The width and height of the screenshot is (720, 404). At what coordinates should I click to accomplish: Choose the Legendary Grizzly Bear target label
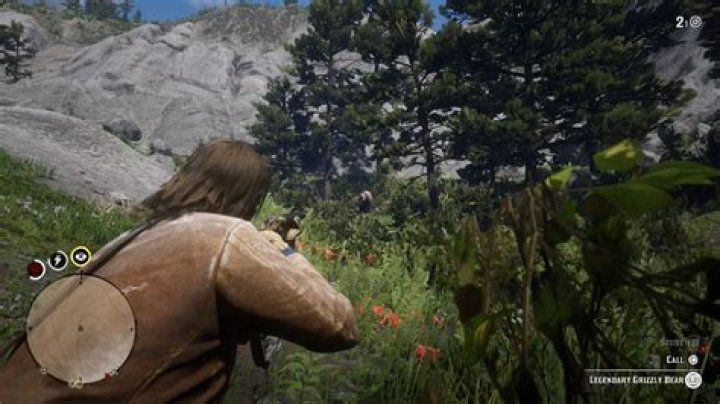coord(635,380)
